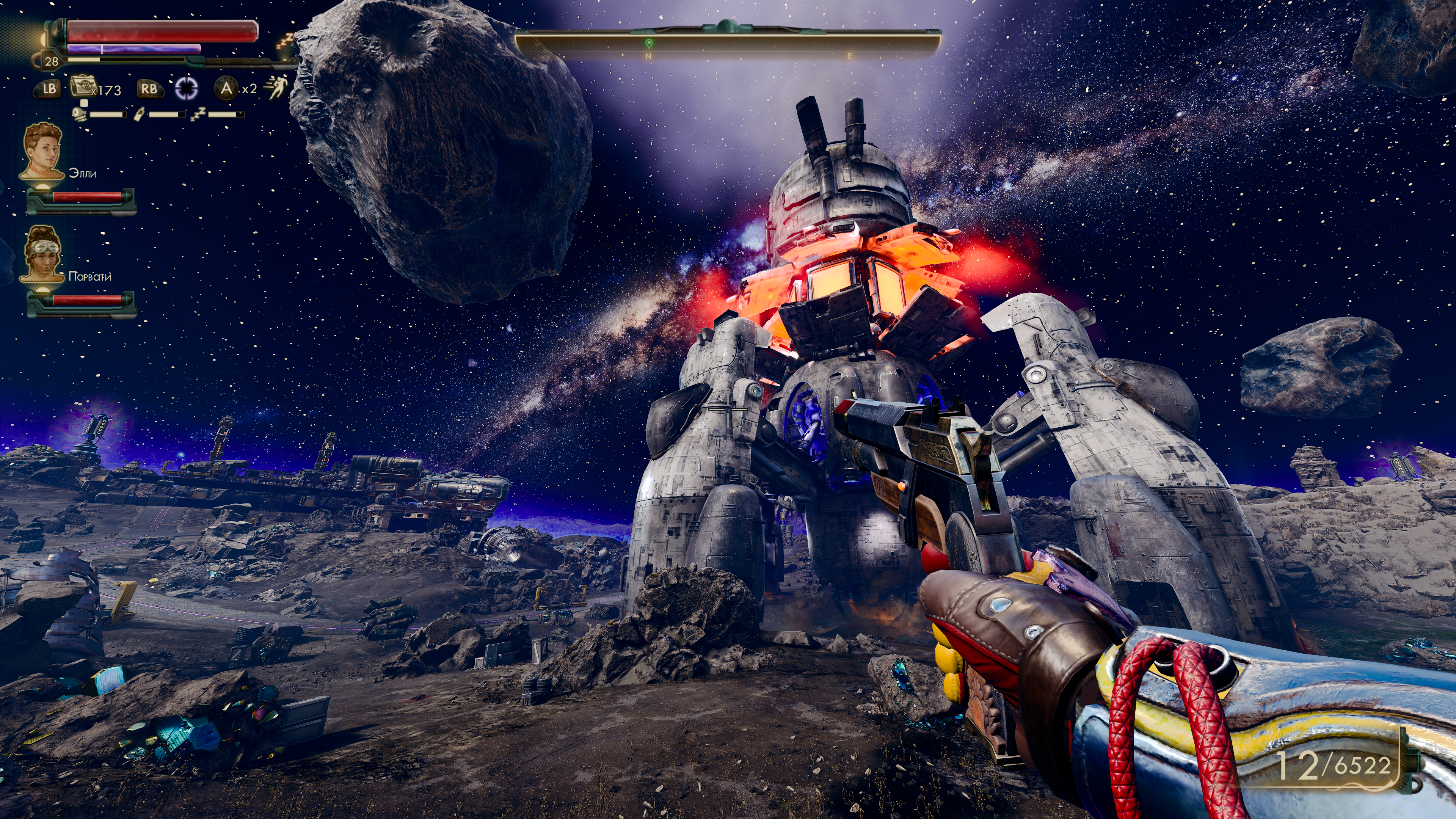1456x819 pixels.
Task: Trigger the running-figure dodge icon
Action: coord(277,88)
